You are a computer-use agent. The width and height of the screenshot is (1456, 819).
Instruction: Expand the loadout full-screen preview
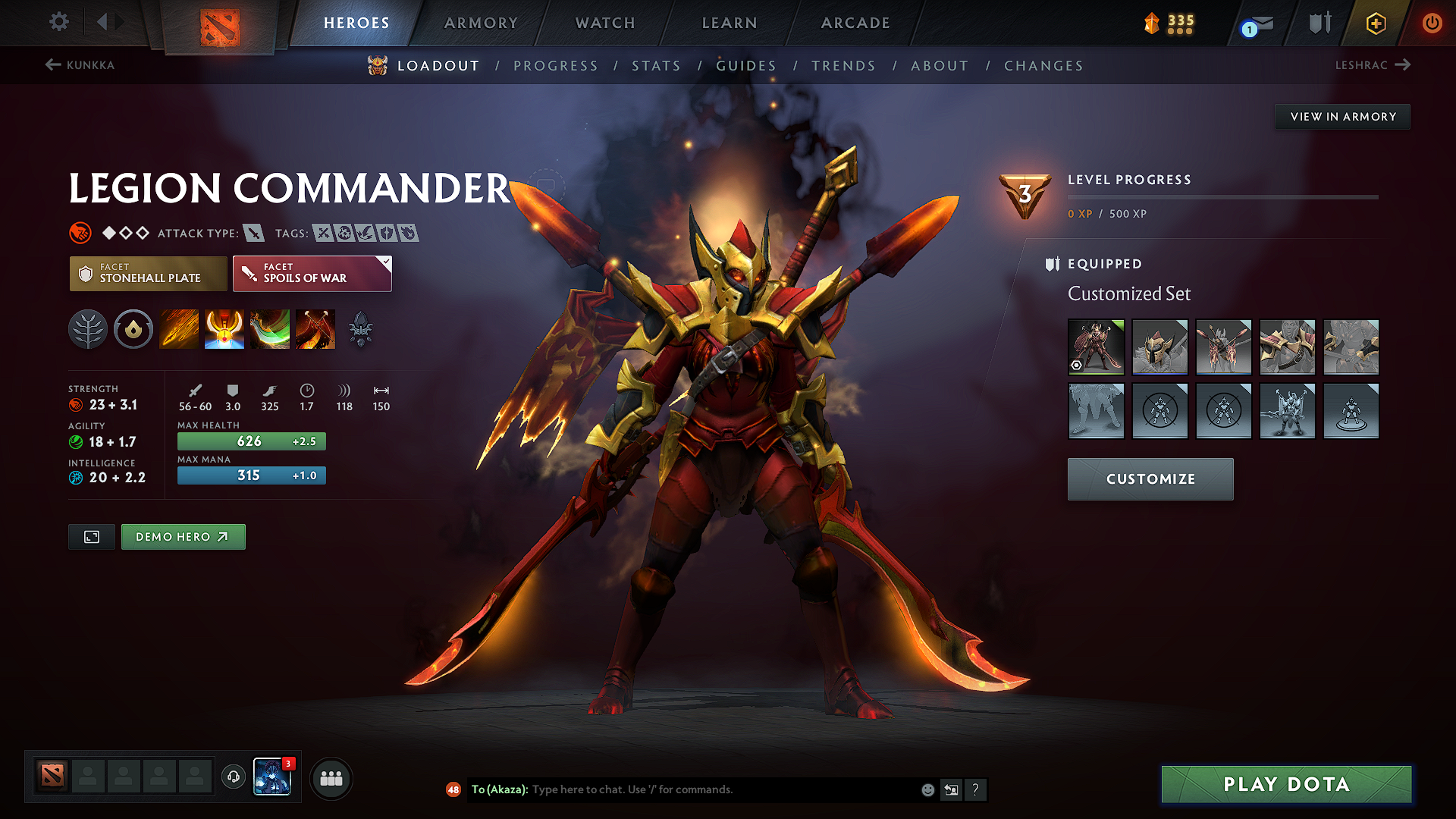[91, 536]
